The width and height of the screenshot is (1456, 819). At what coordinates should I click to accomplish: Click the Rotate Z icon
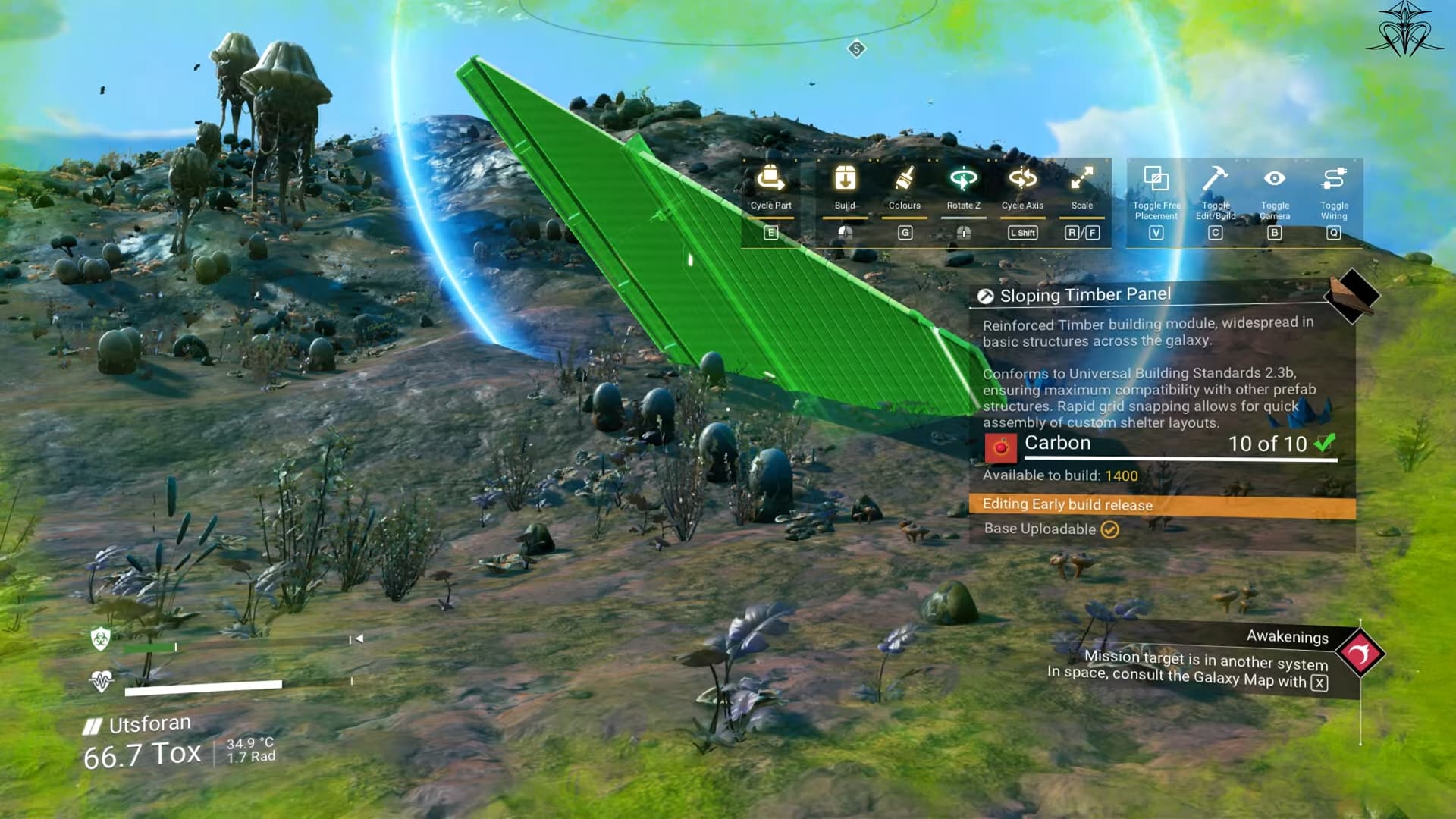click(962, 180)
